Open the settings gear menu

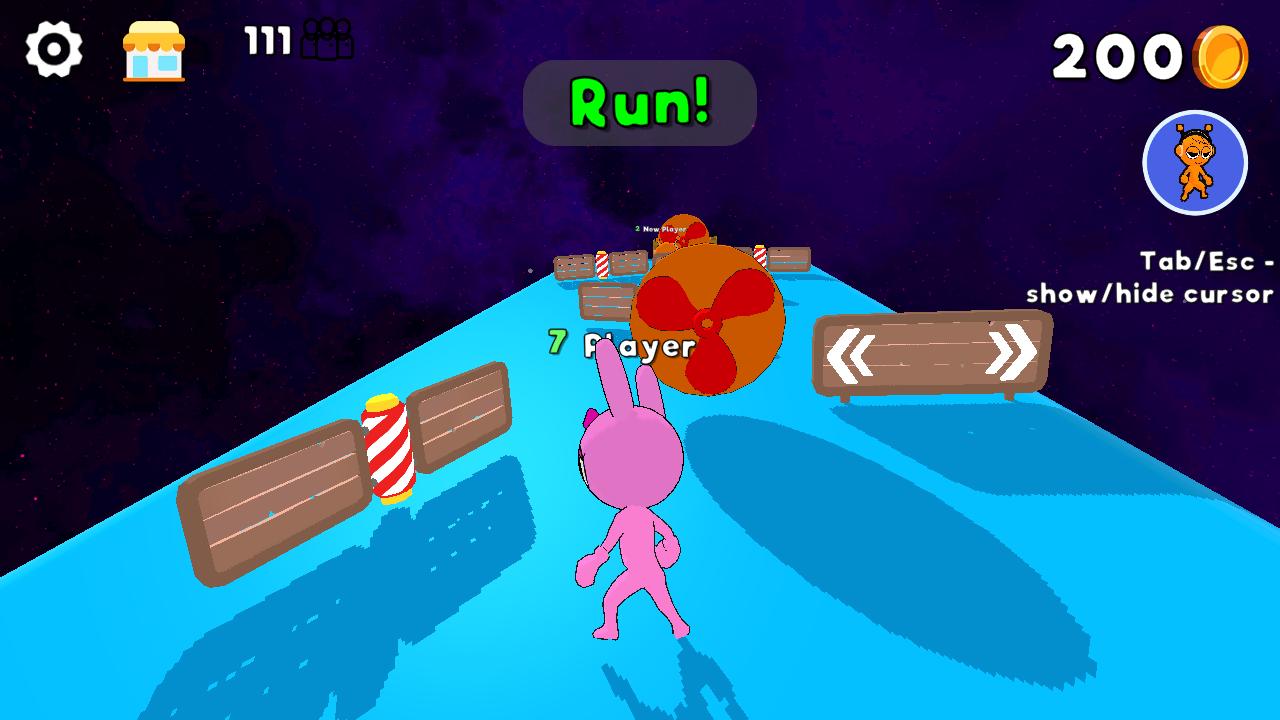pyautogui.click(x=55, y=47)
